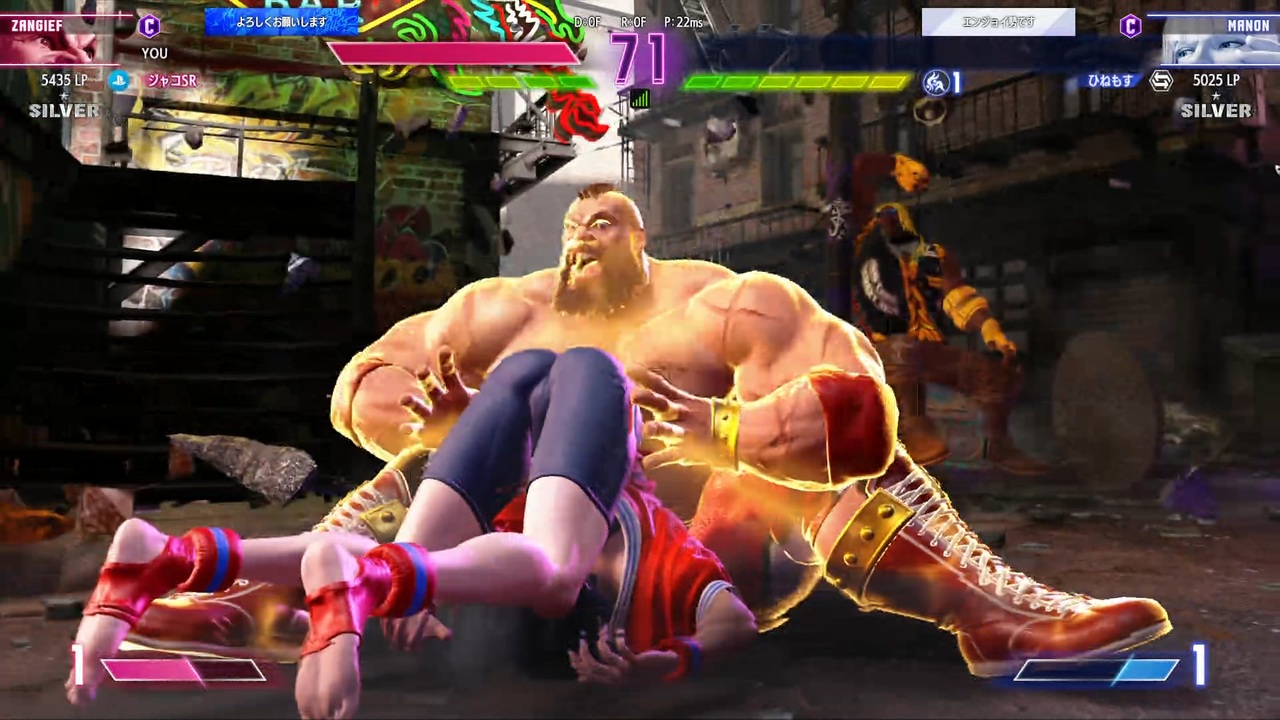Click the green connection signal bars indicator
Image resolution: width=1280 pixels, height=720 pixels.
tap(640, 99)
